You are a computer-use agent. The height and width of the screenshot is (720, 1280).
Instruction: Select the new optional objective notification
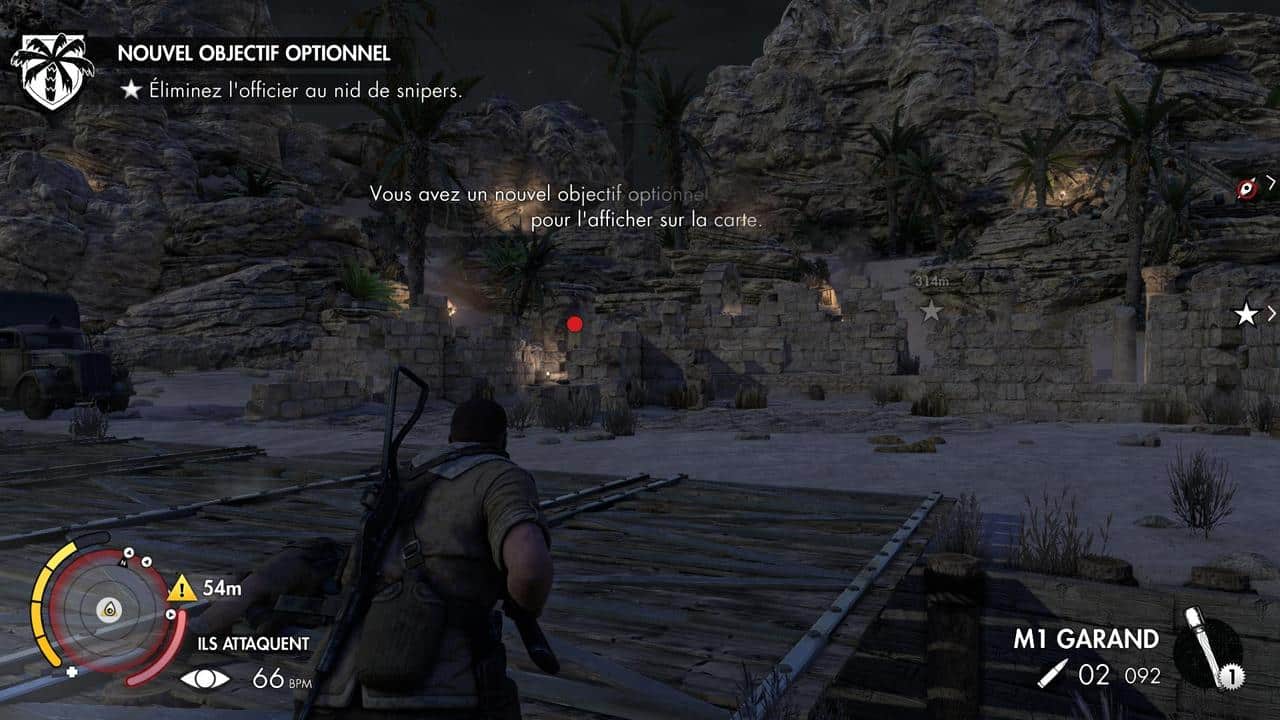click(x=254, y=52)
